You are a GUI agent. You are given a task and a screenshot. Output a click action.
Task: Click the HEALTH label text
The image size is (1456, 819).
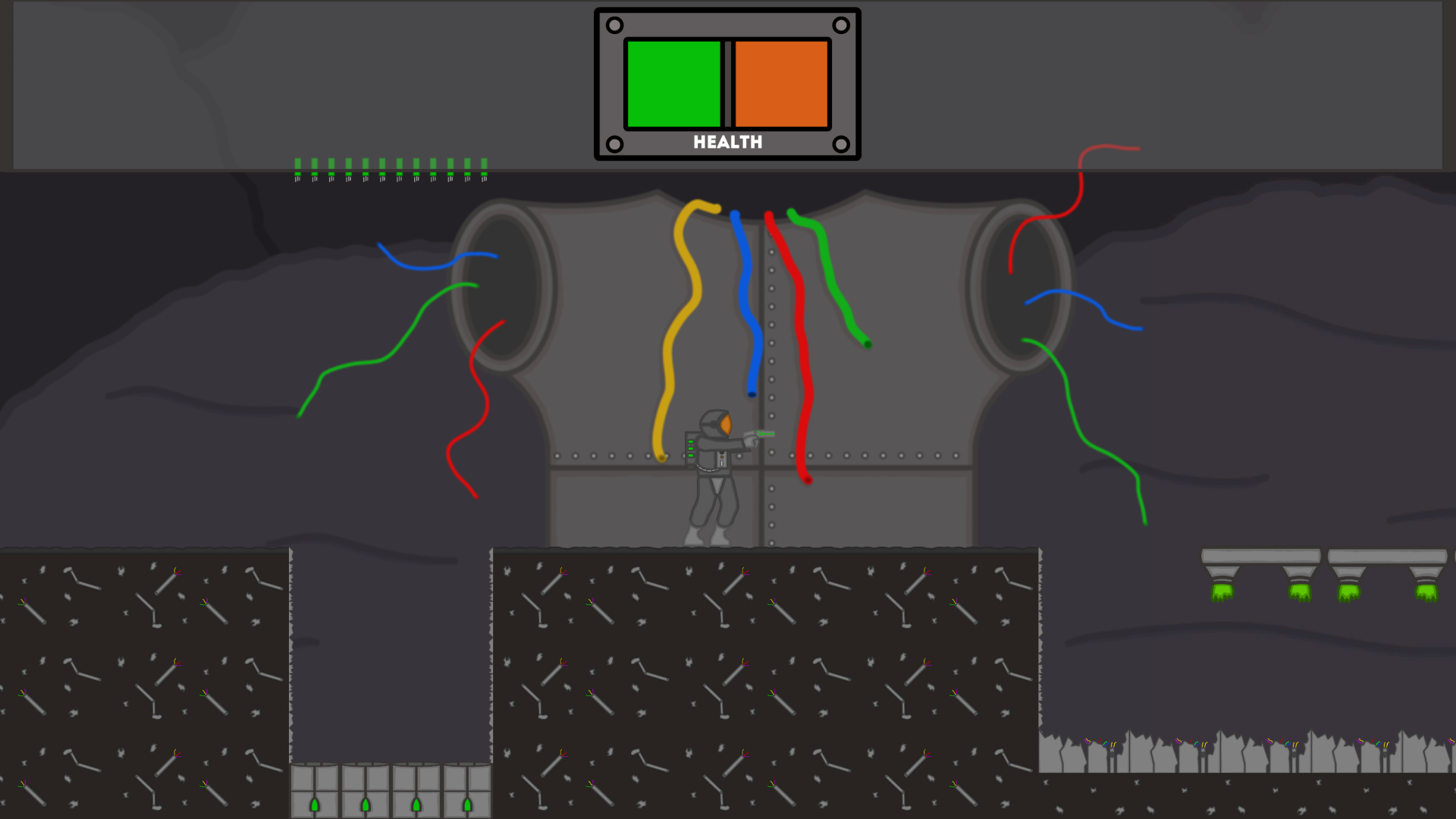pos(727,141)
